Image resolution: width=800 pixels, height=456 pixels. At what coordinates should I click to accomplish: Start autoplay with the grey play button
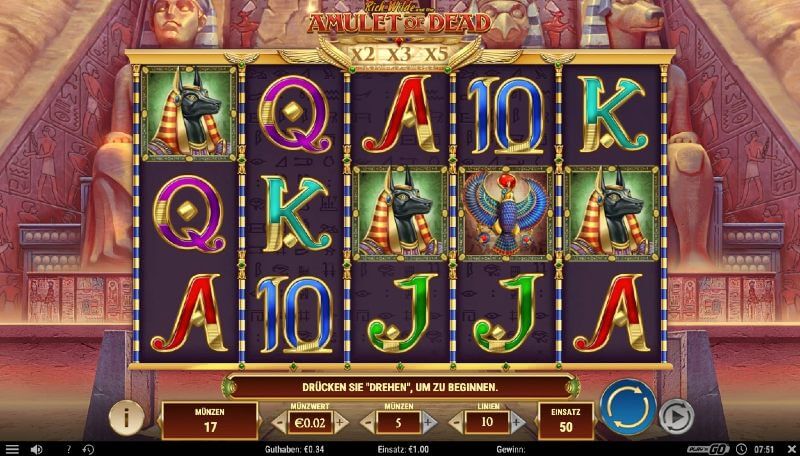coord(677,416)
